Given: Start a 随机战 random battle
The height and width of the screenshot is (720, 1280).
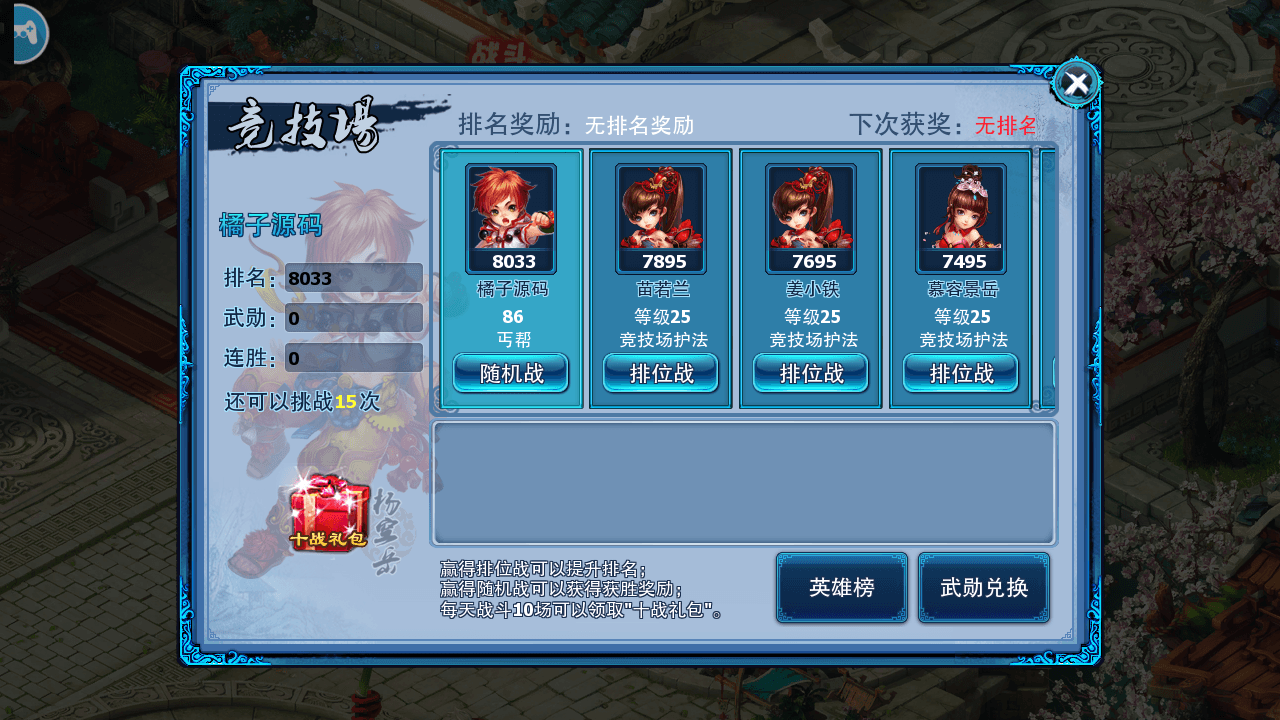Looking at the screenshot, I should (510, 373).
